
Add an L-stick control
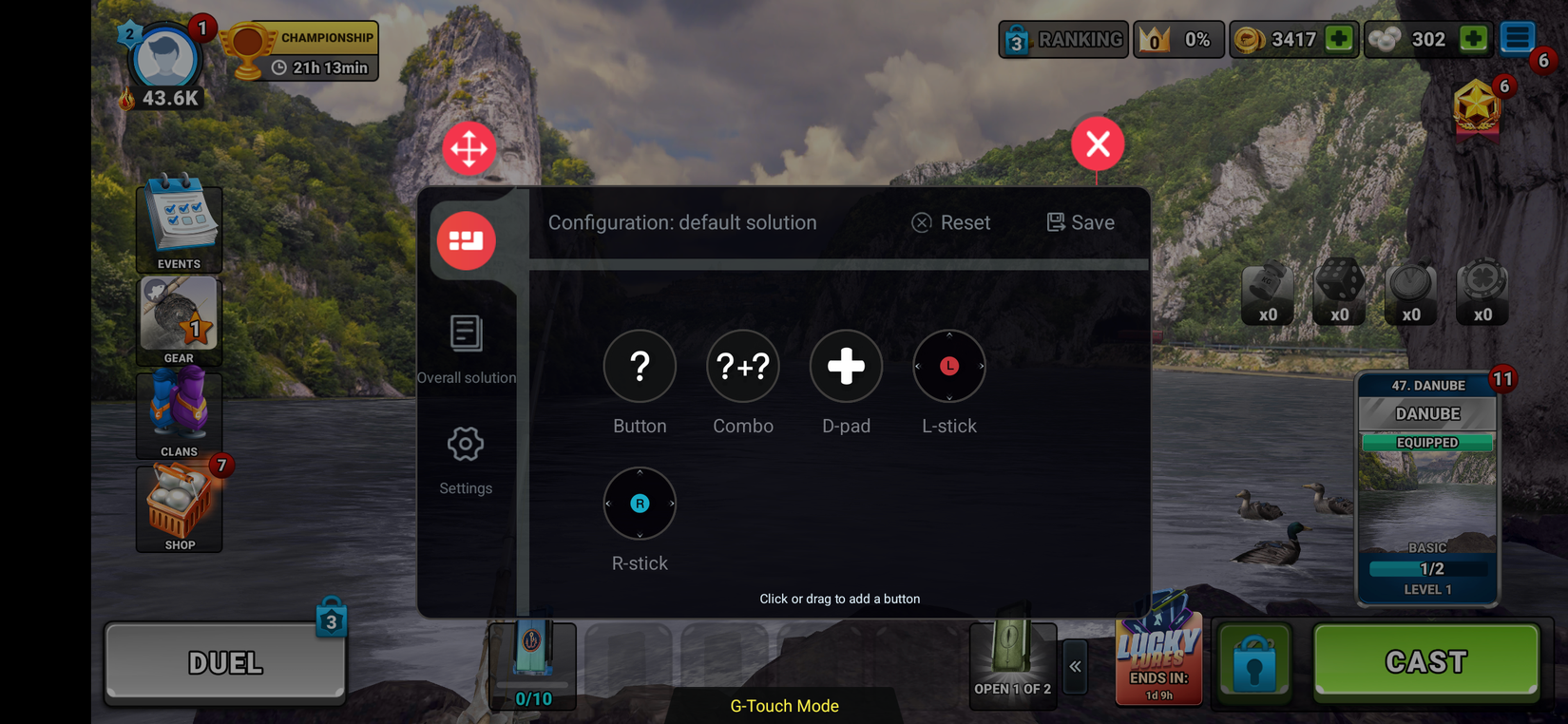coord(948,366)
